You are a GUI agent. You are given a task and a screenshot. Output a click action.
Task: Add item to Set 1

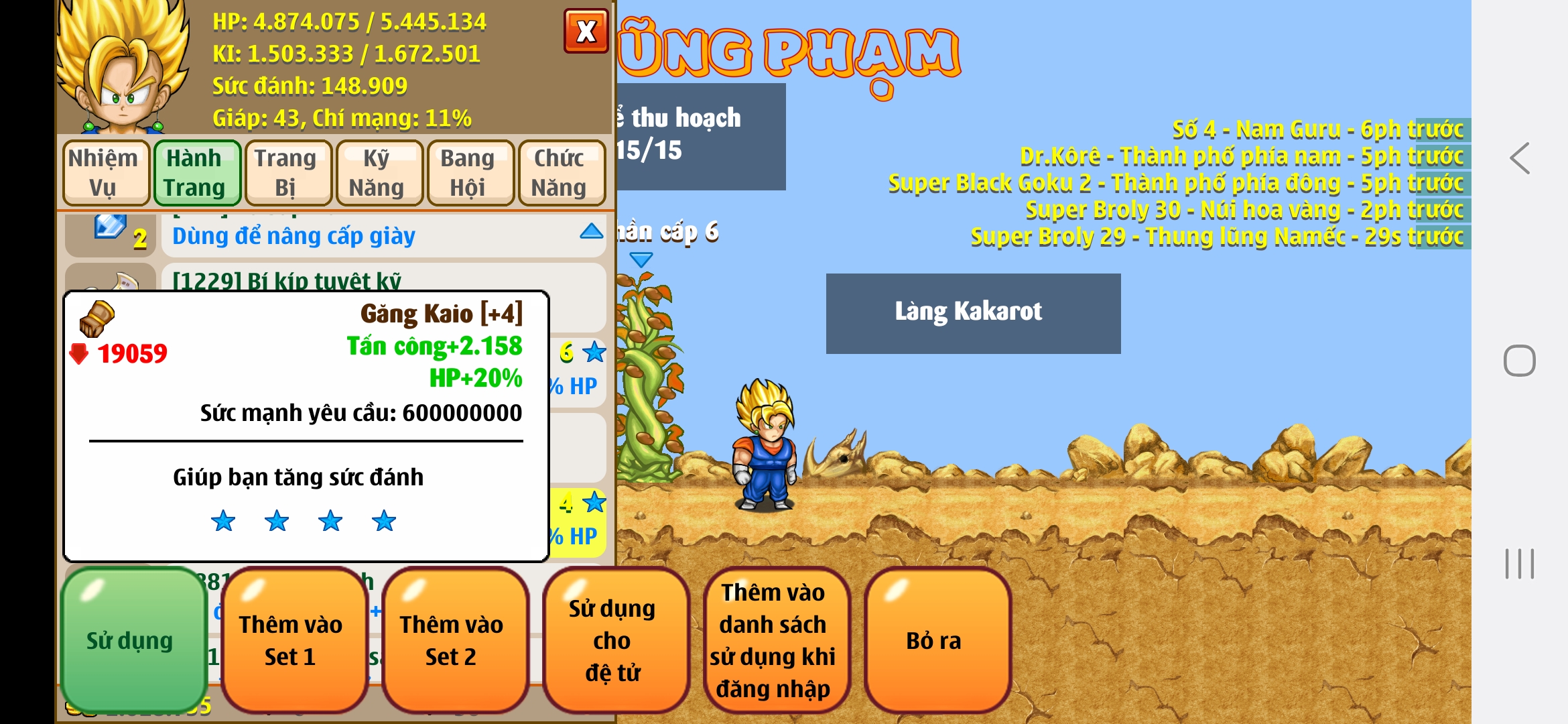coord(291,640)
